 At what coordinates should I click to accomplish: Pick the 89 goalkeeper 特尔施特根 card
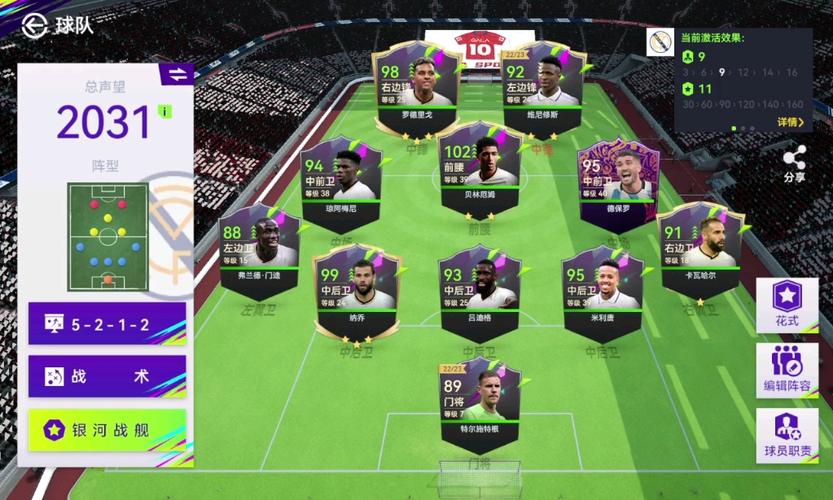coord(479,399)
